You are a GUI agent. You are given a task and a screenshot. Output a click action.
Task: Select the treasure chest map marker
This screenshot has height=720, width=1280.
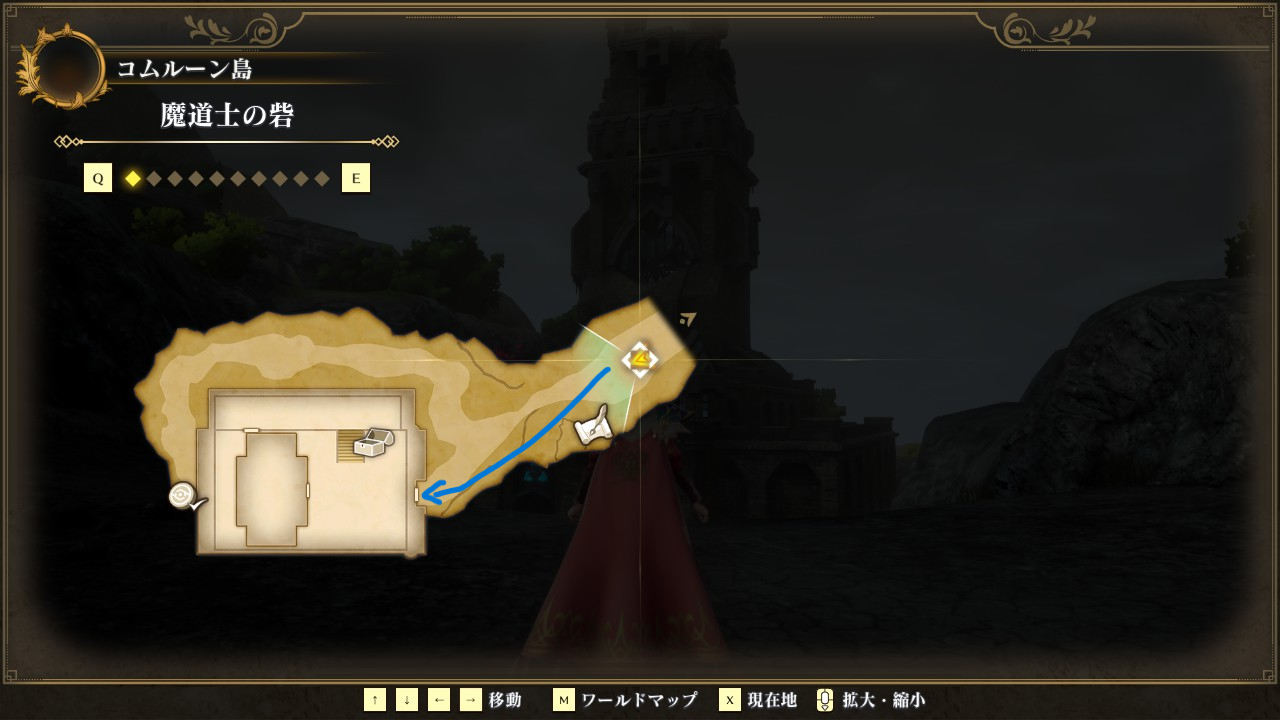[373, 443]
